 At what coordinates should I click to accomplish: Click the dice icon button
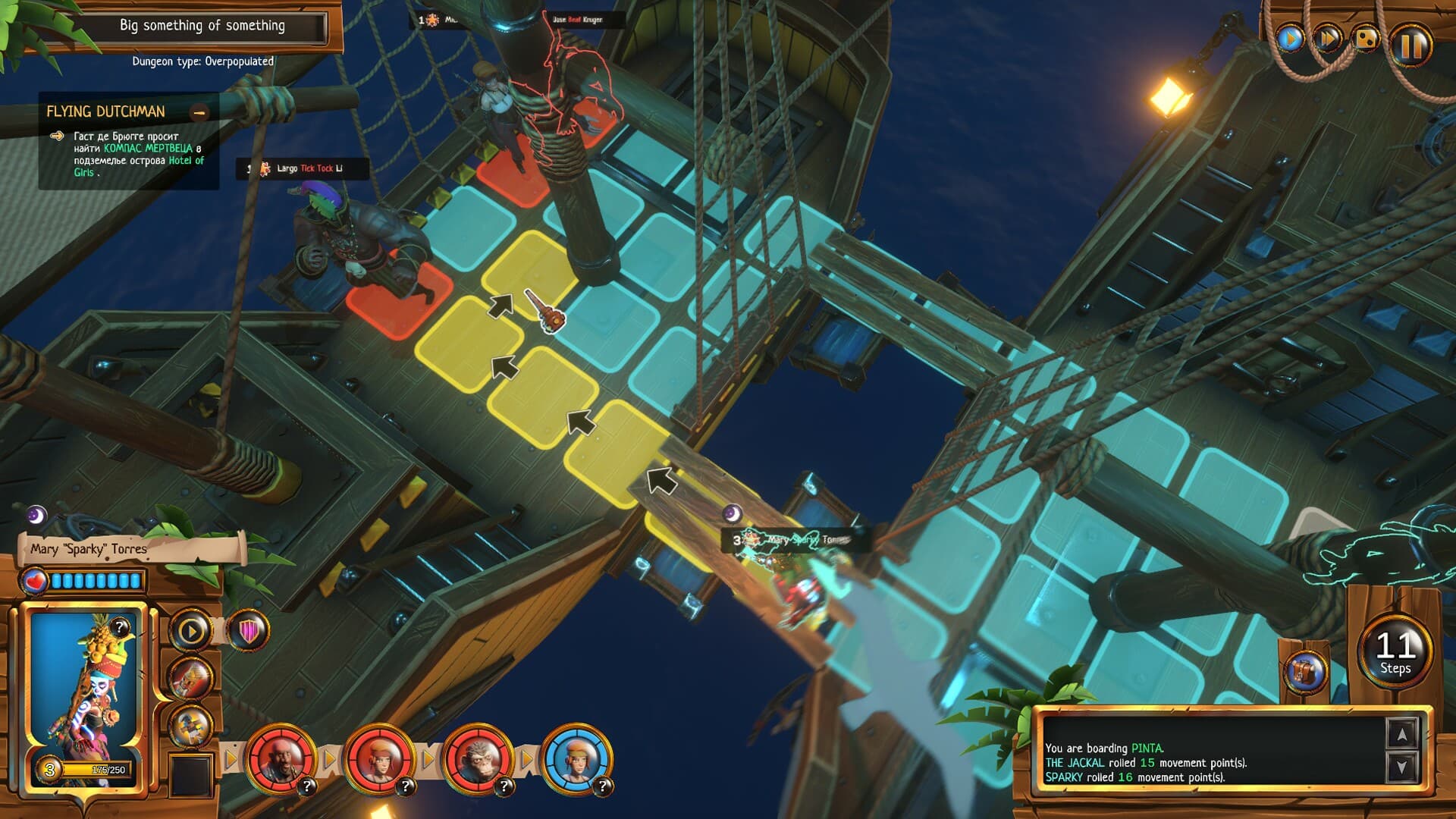pos(1367,39)
